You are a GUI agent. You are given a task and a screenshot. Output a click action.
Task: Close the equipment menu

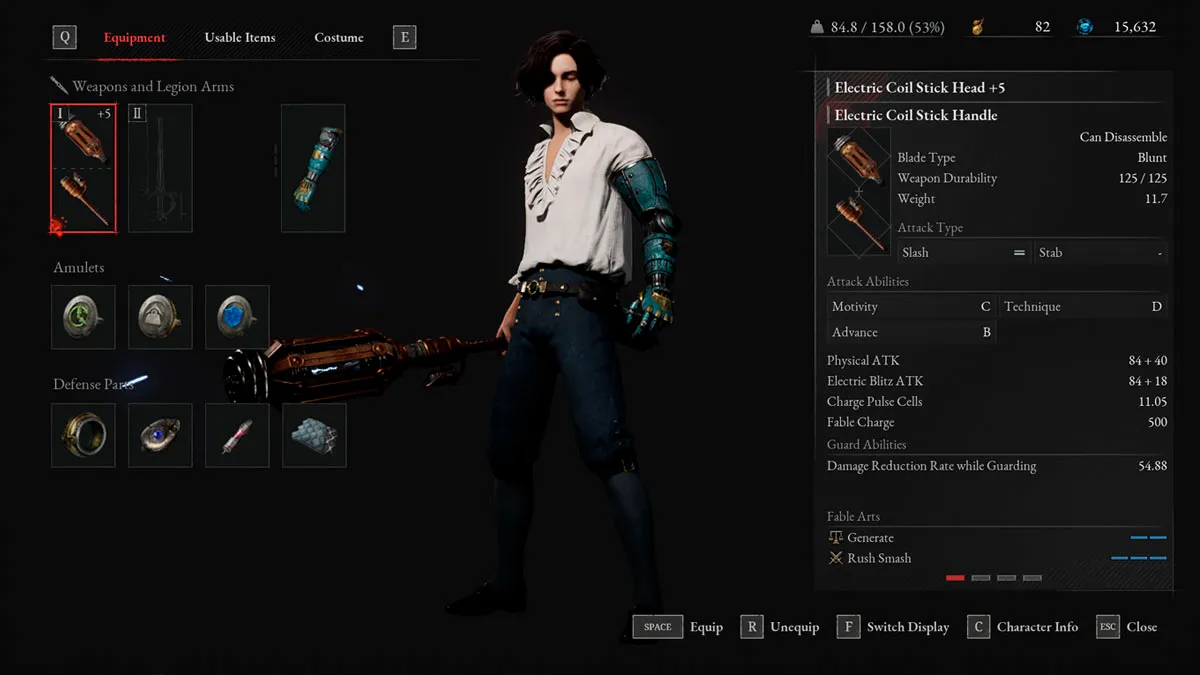tap(1127, 627)
